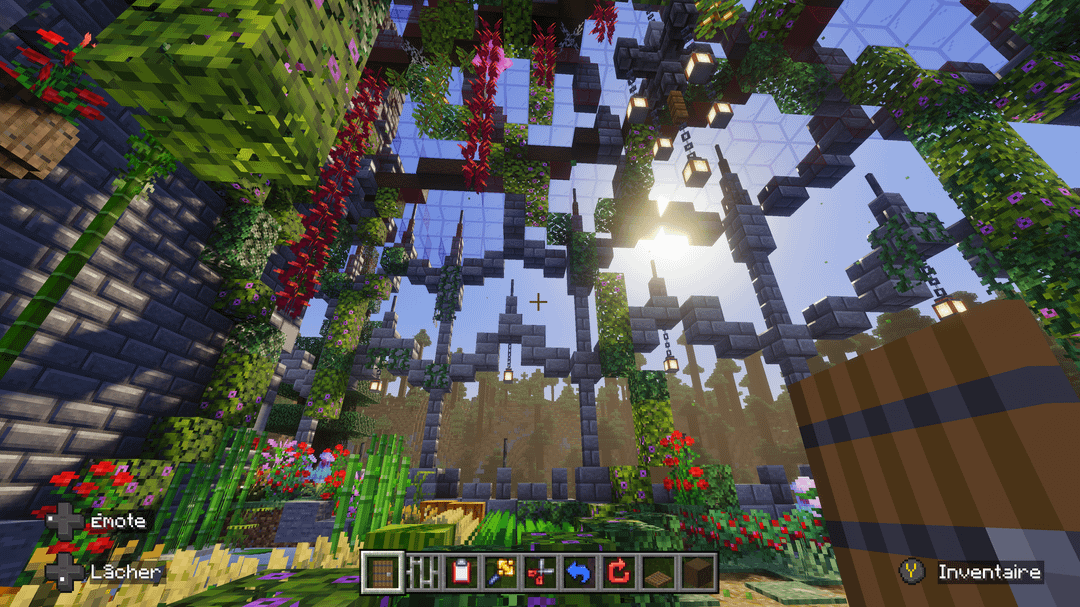The height and width of the screenshot is (607, 1080).
Task: Select the iron bars hotbar slot
Action: point(422,573)
